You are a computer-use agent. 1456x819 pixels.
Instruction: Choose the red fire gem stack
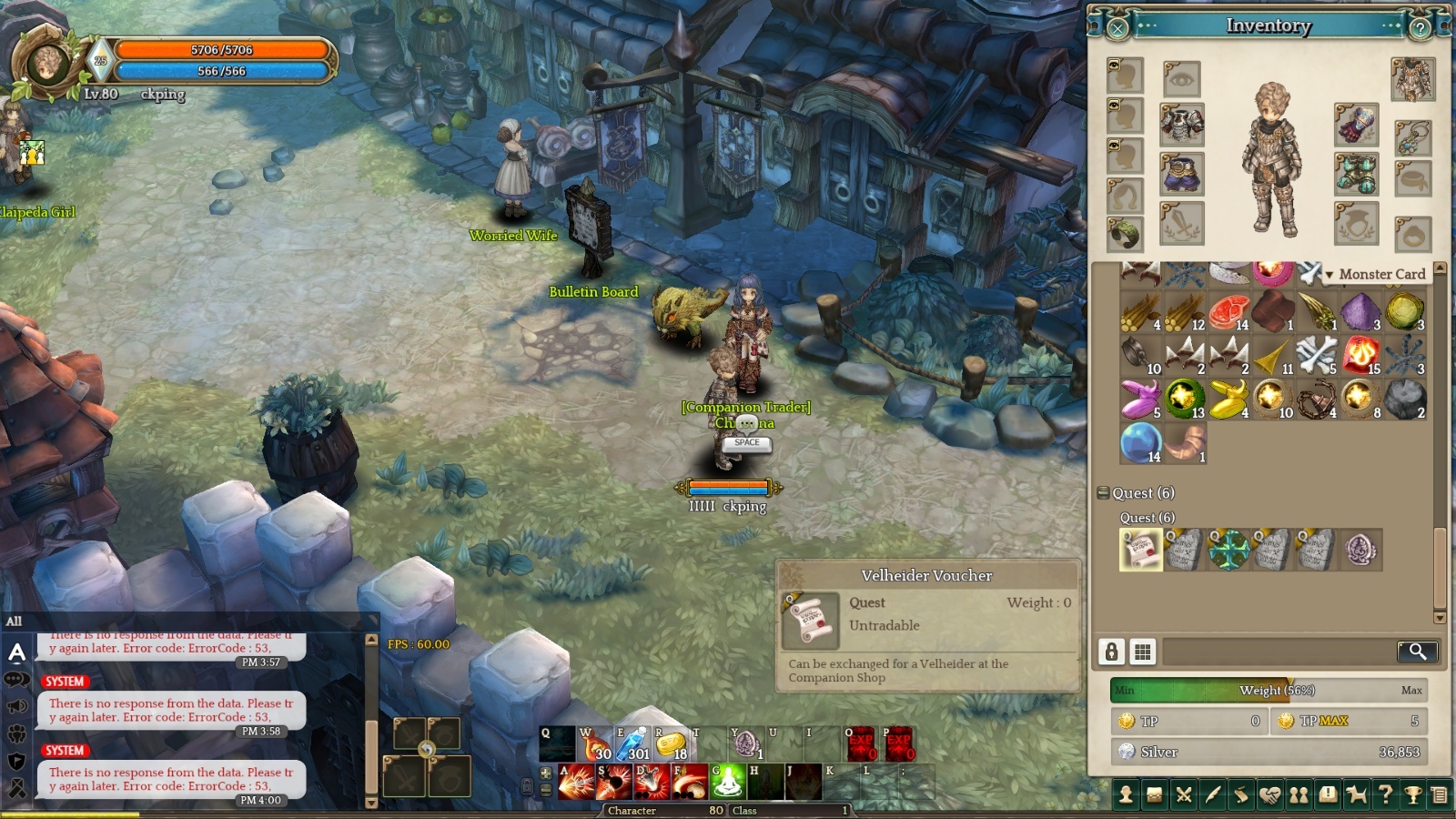[x=1361, y=355]
